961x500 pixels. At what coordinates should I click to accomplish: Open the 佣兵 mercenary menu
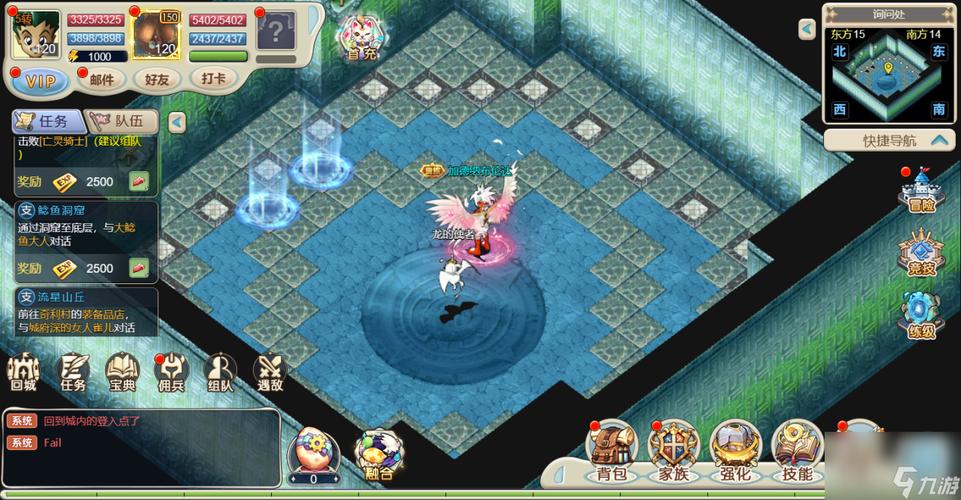point(171,371)
